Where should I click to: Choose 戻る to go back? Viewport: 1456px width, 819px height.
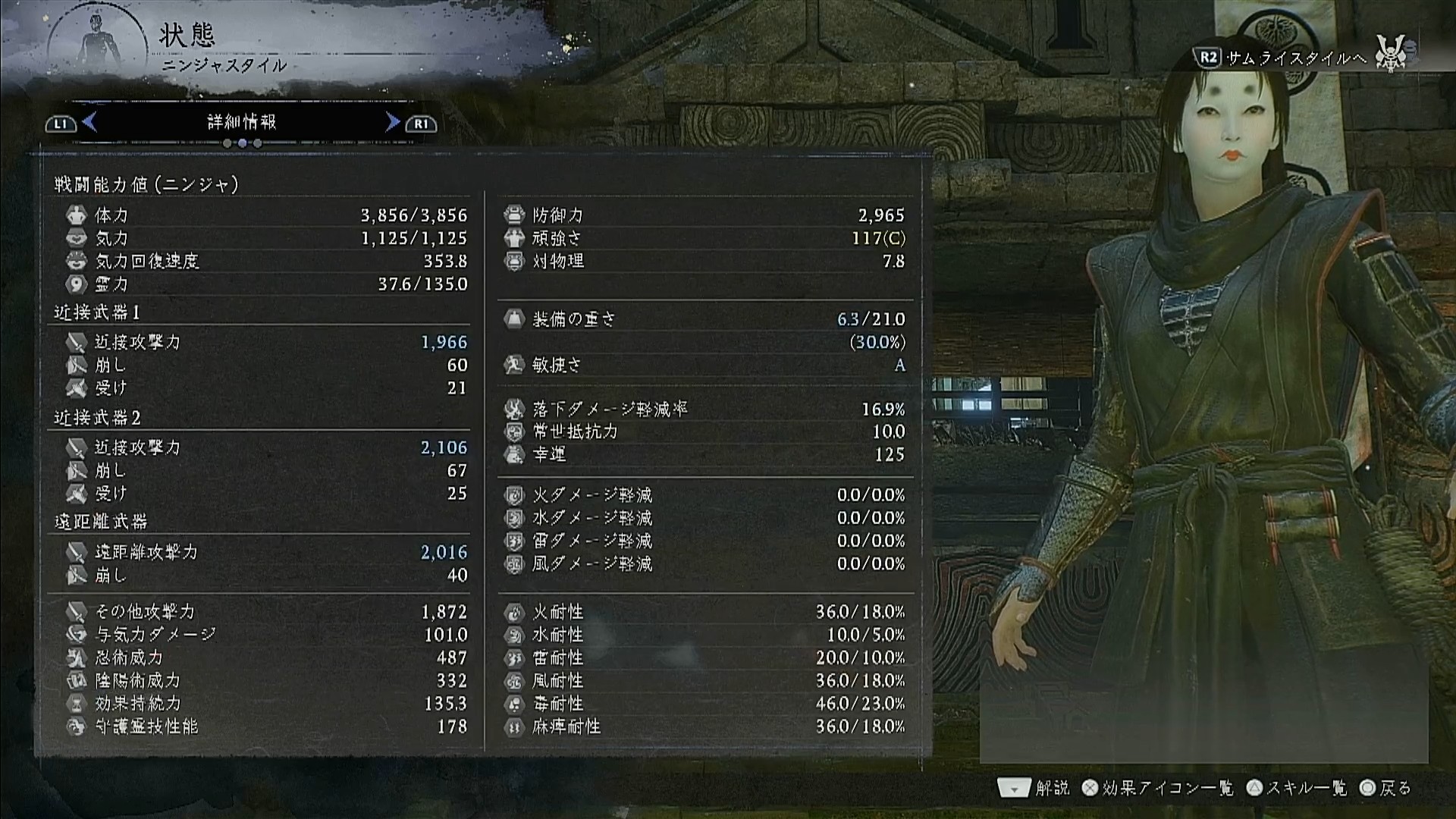1385,789
